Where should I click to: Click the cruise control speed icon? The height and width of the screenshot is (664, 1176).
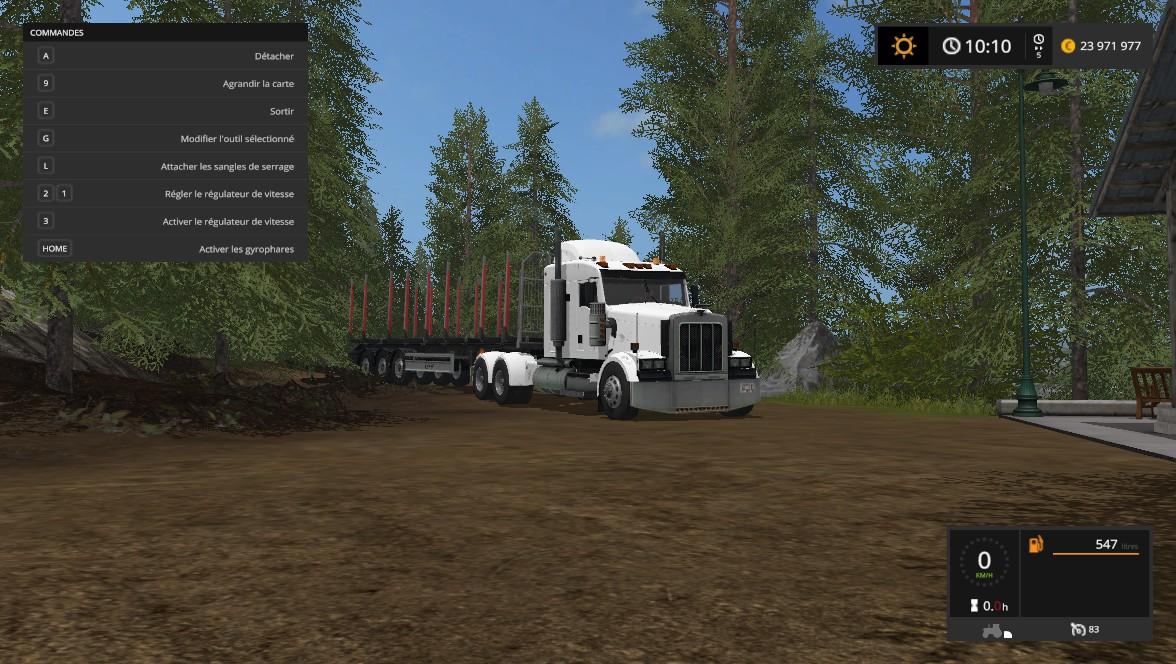click(x=1077, y=629)
